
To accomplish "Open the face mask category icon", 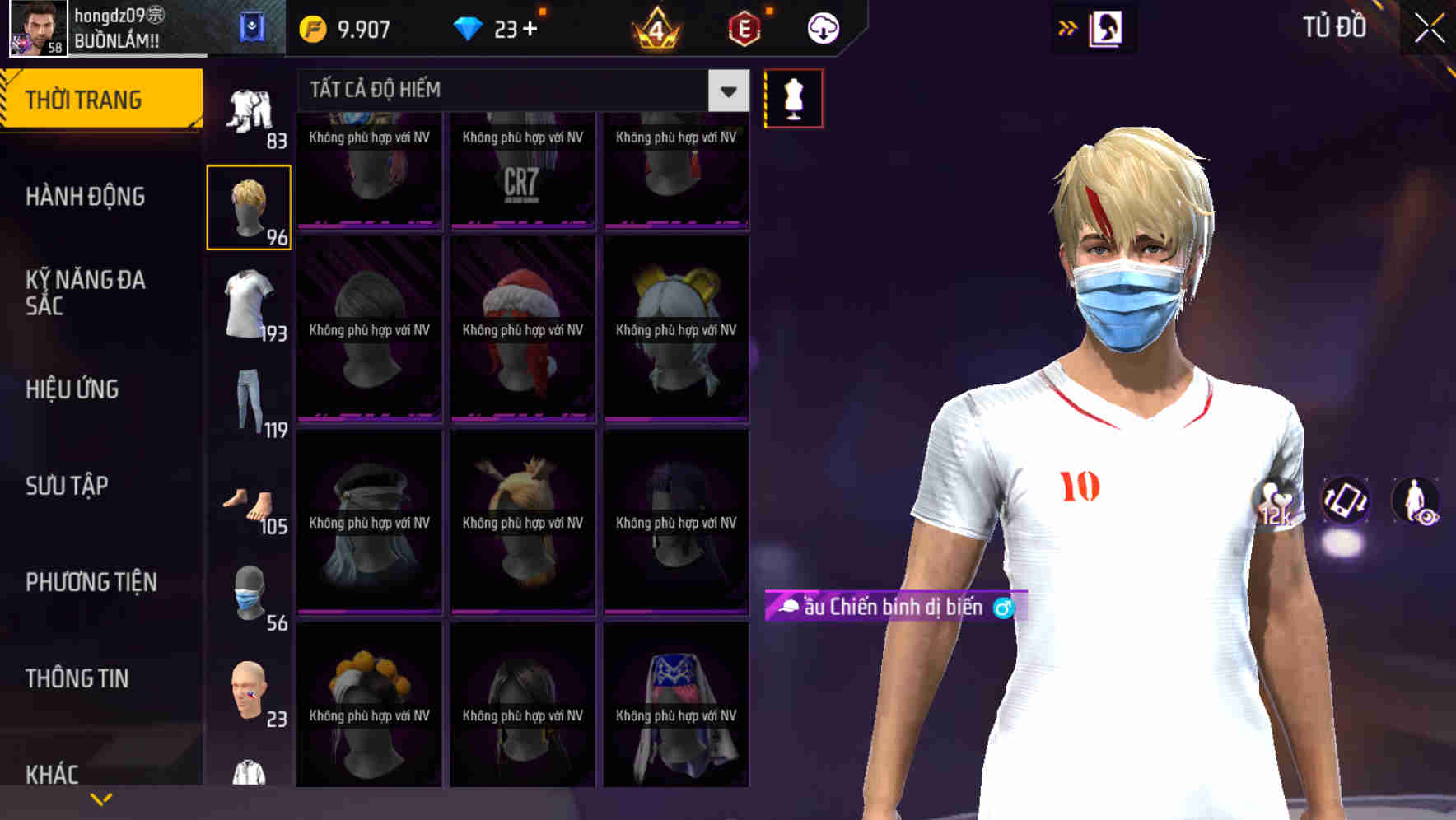I will tap(249, 594).
